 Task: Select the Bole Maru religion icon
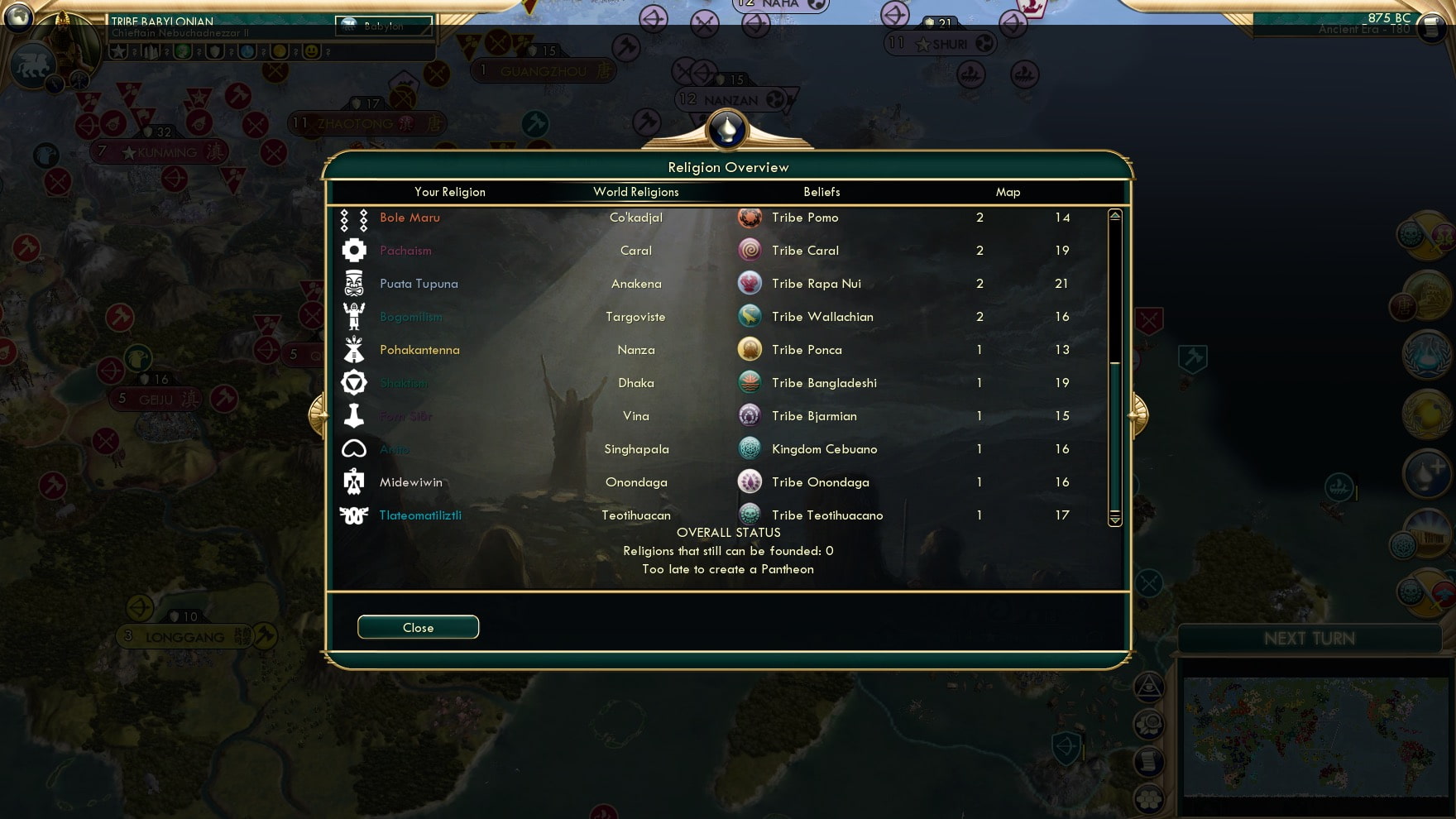(354, 219)
